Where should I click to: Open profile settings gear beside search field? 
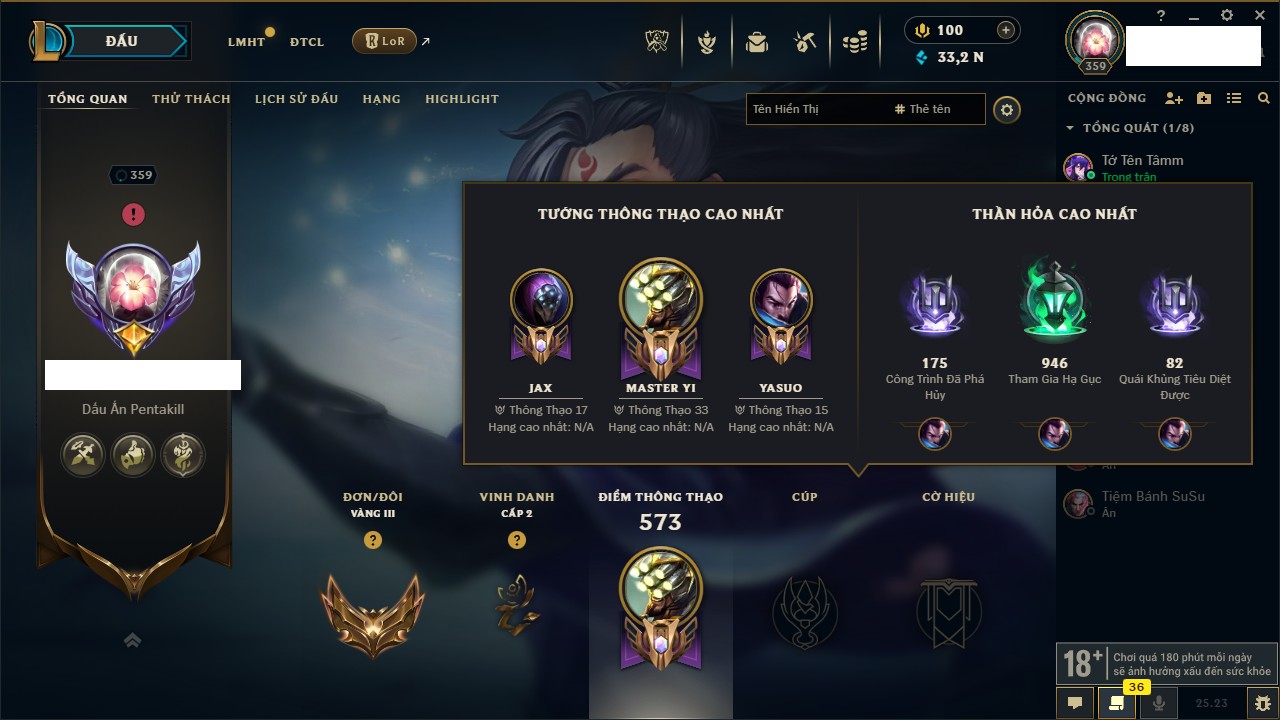[x=1007, y=109]
